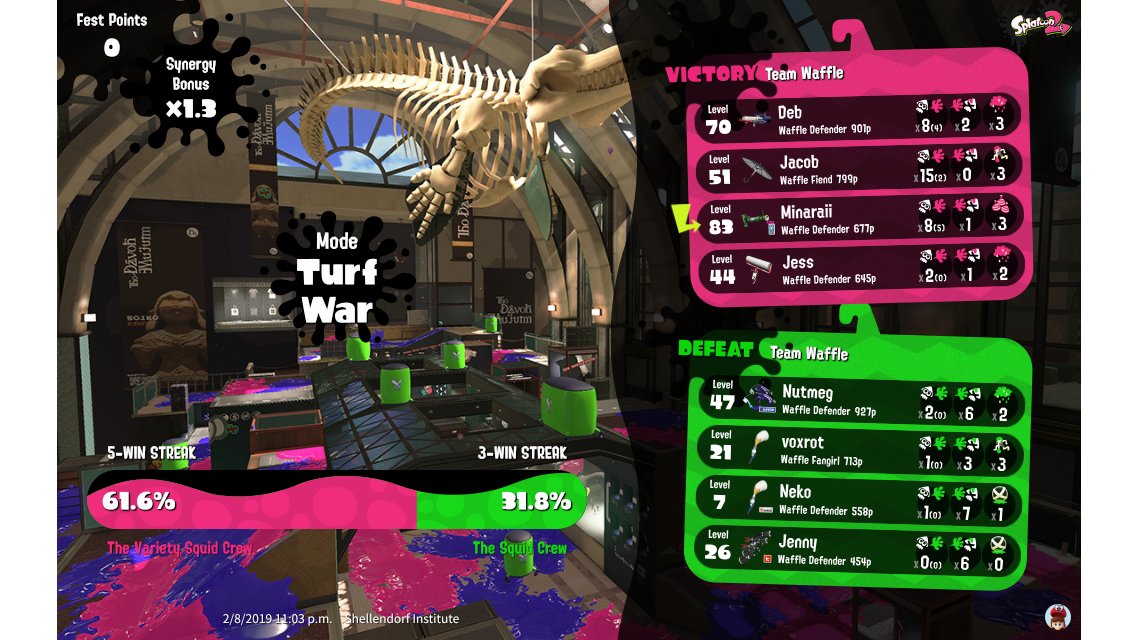Viewport: 1138px width, 640px height.
Task: Select Deb's row in the winning team
Action: click(862, 118)
